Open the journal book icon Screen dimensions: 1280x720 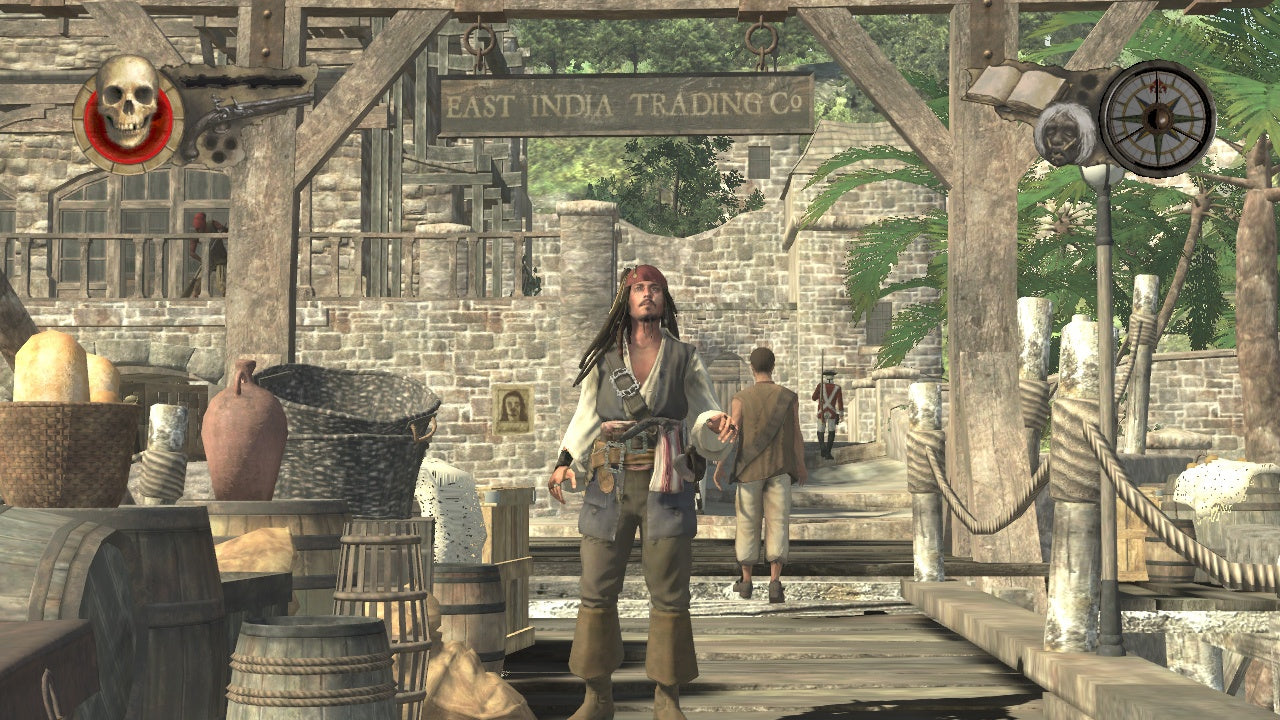1017,83
